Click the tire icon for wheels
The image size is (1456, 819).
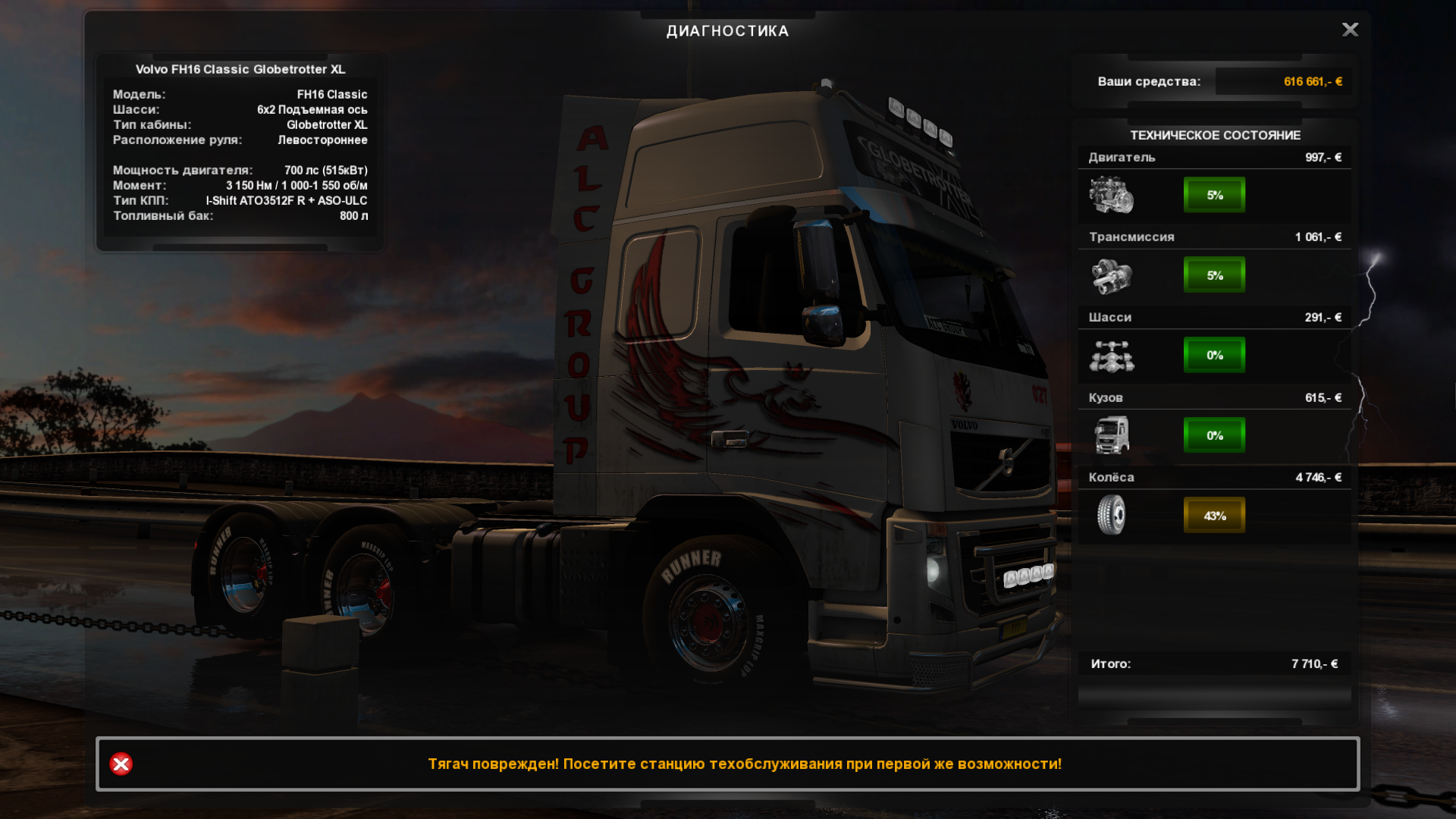click(x=1111, y=515)
